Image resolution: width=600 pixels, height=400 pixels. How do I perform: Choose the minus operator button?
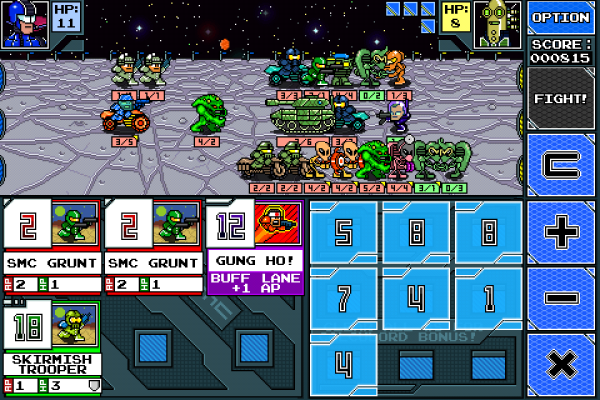(x=562, y=298)
